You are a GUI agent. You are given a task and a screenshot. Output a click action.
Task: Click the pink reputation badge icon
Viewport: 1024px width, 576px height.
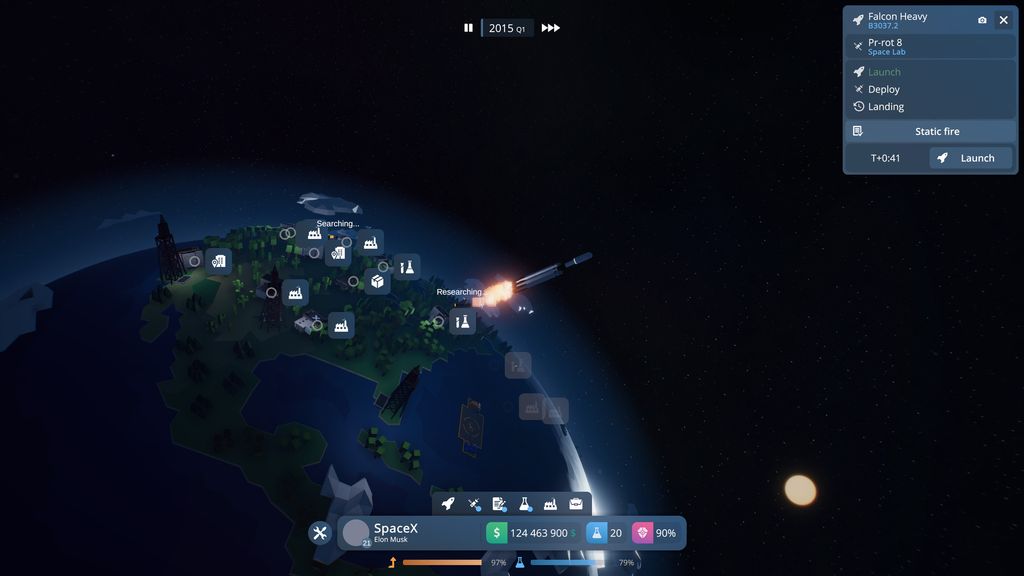(642, 533)
